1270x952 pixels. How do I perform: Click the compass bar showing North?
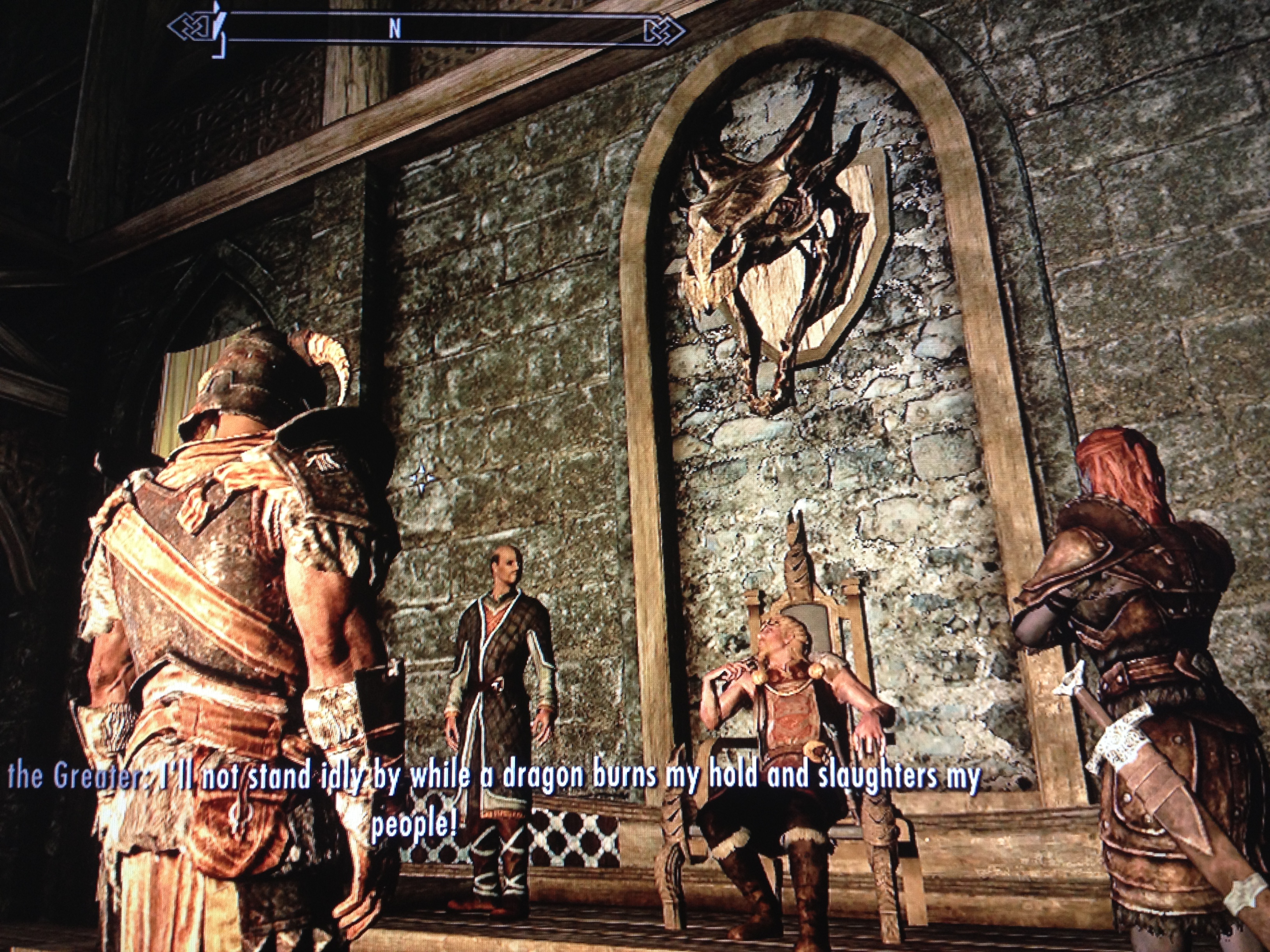coord(425,30)
